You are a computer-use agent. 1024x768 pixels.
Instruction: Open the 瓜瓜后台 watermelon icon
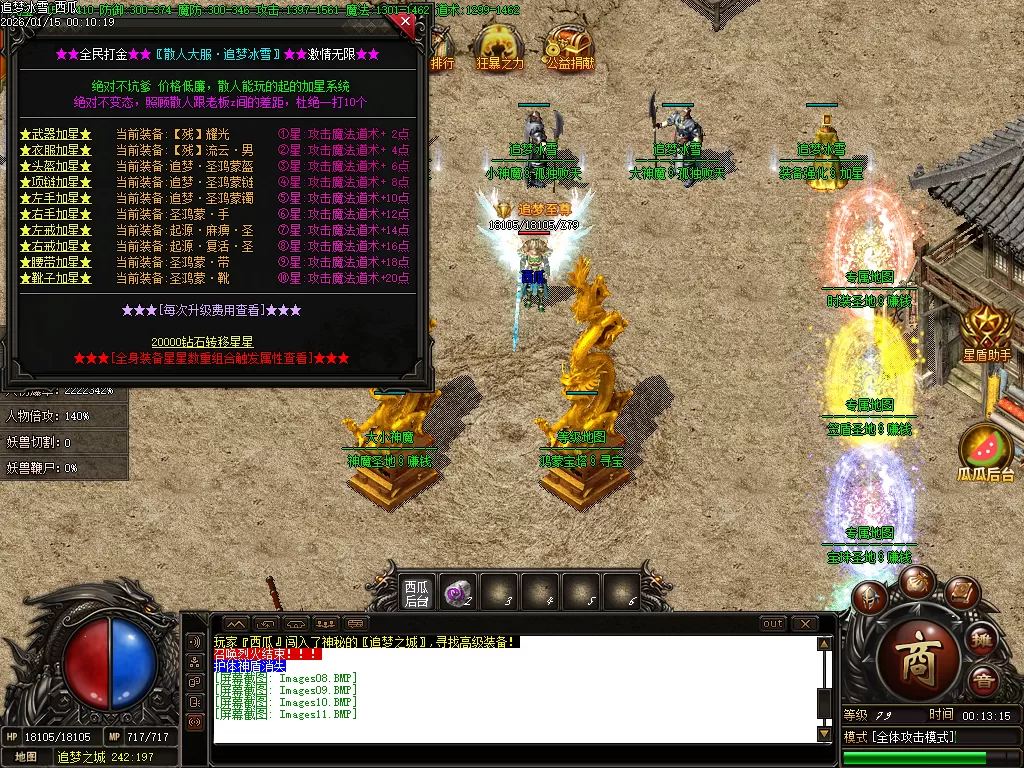click(987, 452)
